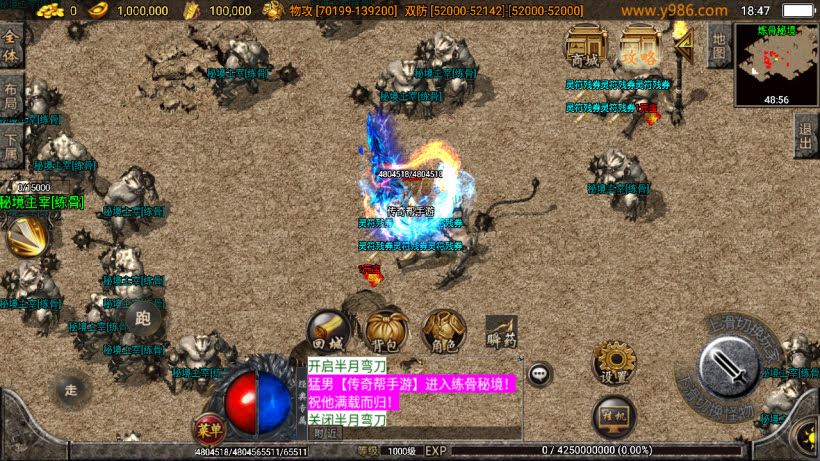
Task: Open the 设置 gear settings
Action: click(614, 362)
